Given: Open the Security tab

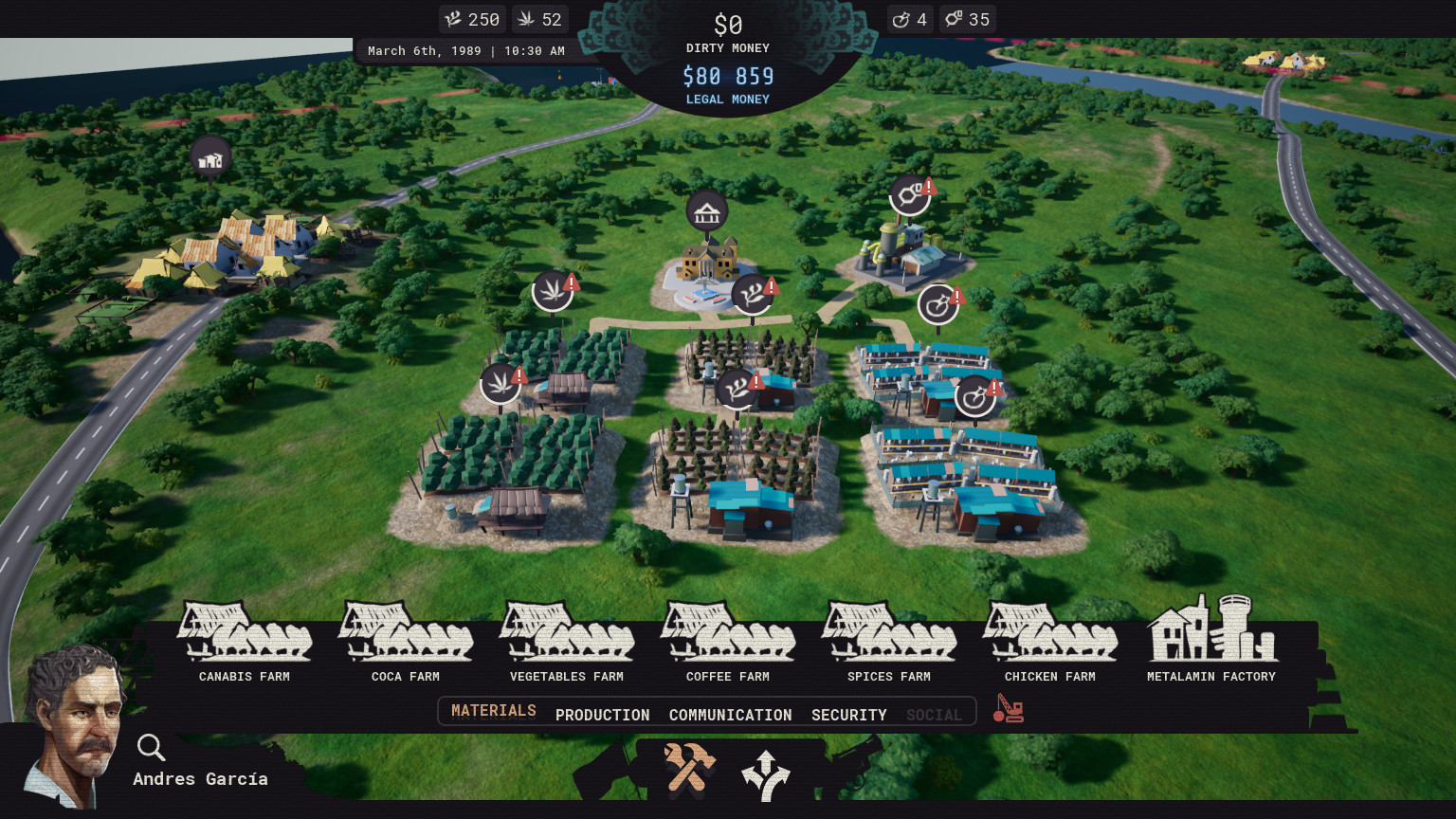Looking at the screenshot, I should tap(848, 715).
